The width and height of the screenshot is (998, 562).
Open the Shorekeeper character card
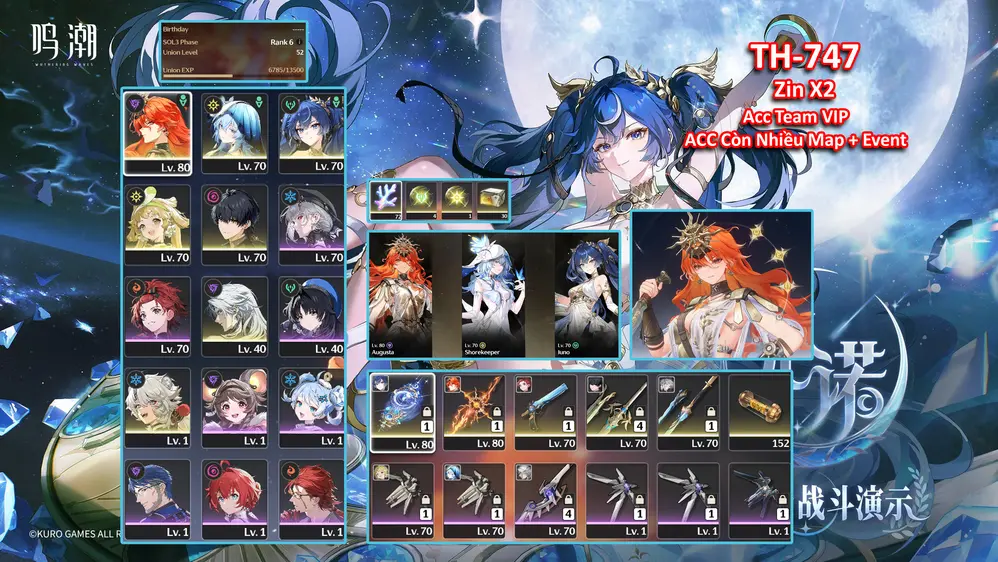[x=493, y=294]
